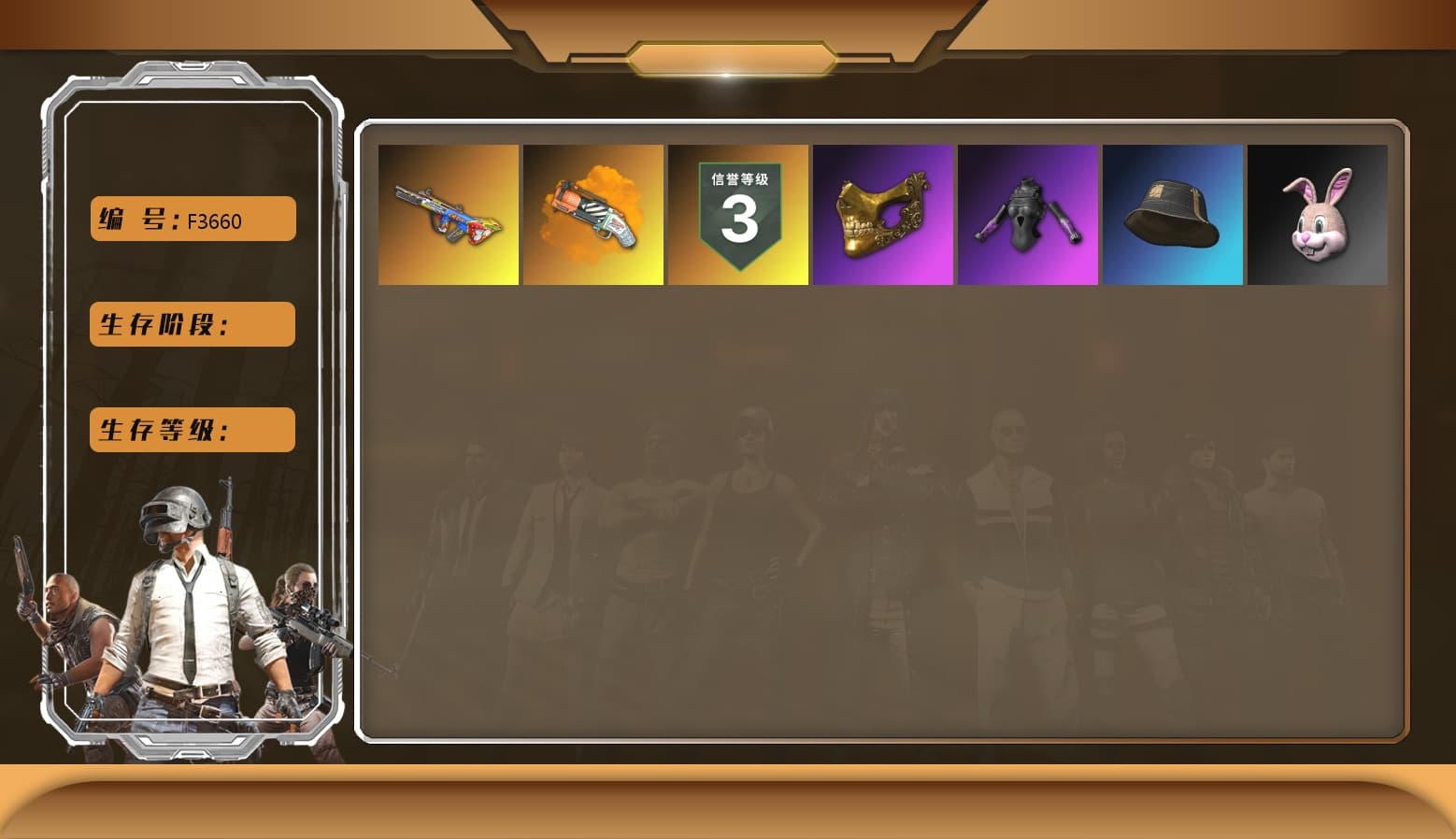This screenshot has width=1456, height=839.
Task: Click the 编号 F3660 account label
Action: pyautogui.click(x=191, y=218)
